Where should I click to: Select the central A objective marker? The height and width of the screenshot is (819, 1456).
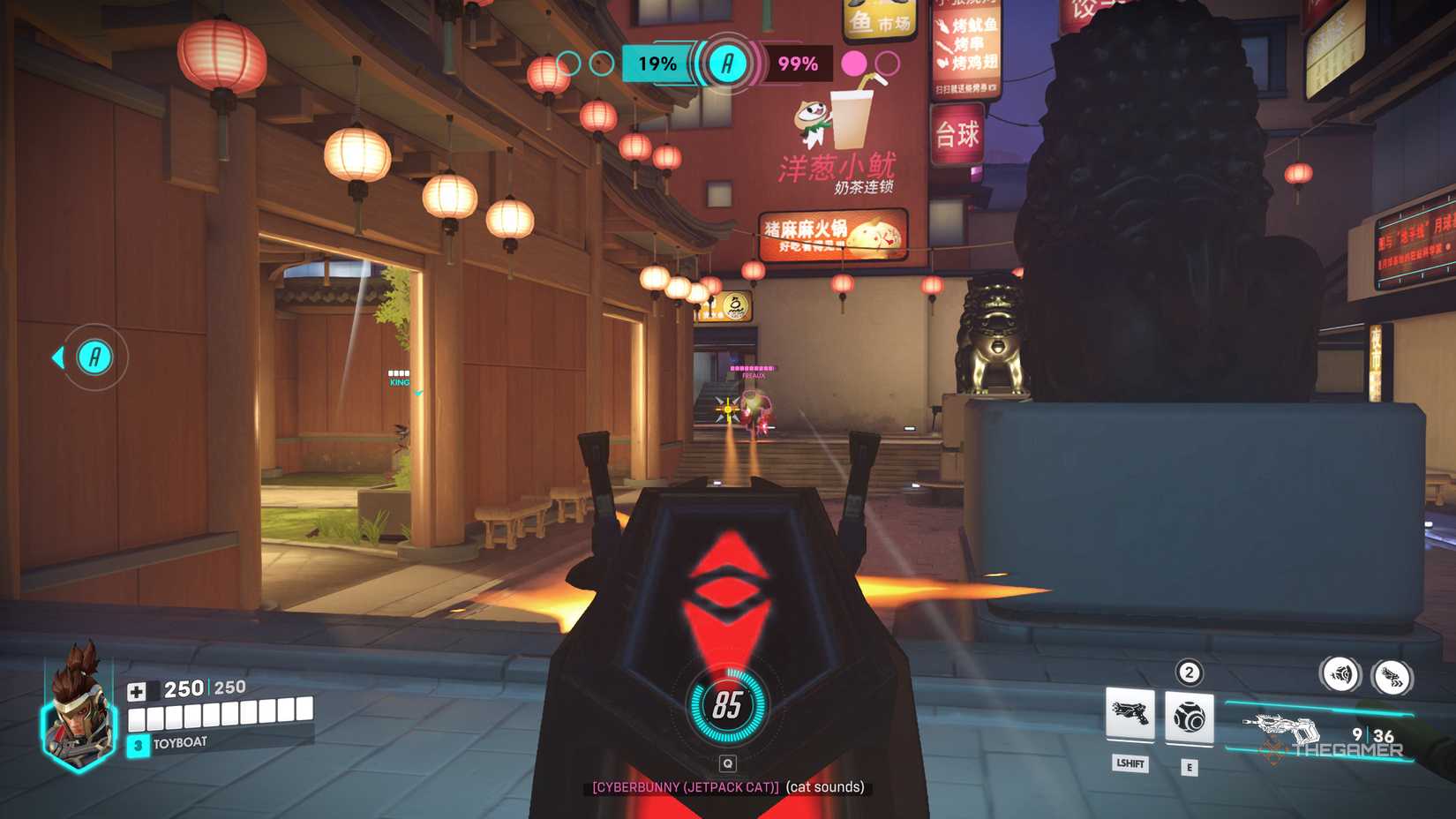coord(726,63)
